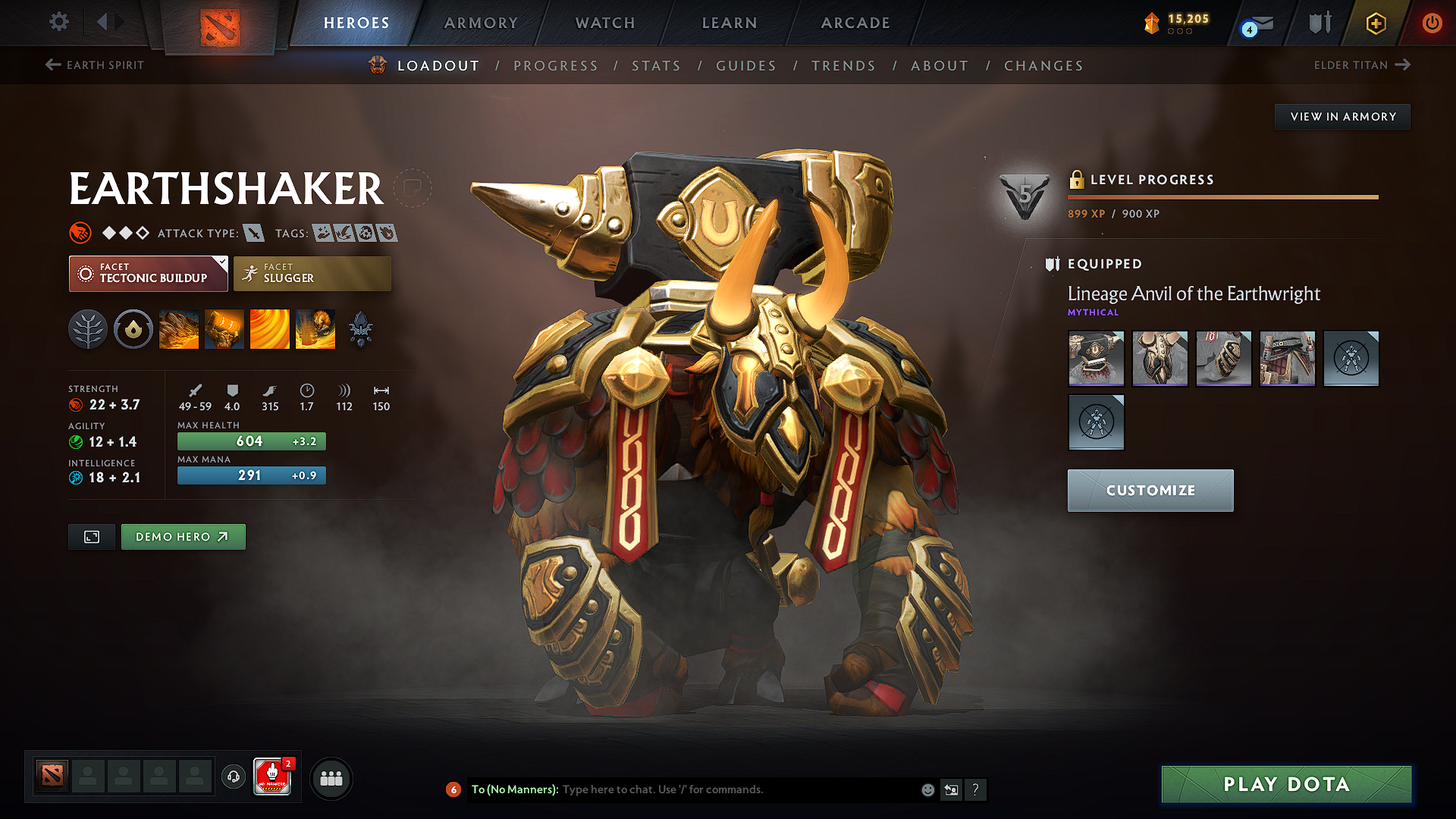Switch to the Slugger facet
Viewport: 1456px width, 819px height.
click(x=312, y=273)
